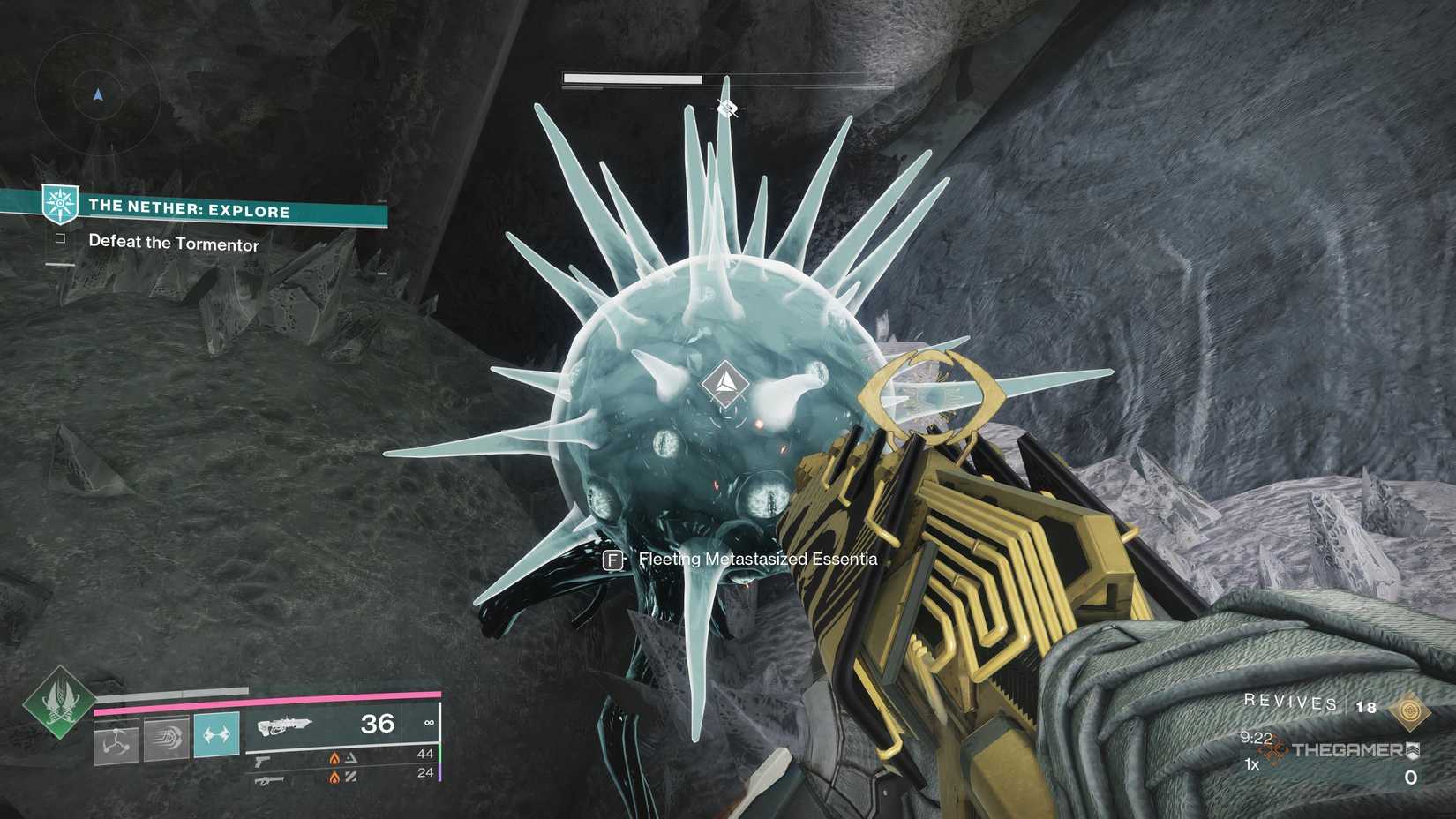Choose the melee ability icon

[167, 736]
